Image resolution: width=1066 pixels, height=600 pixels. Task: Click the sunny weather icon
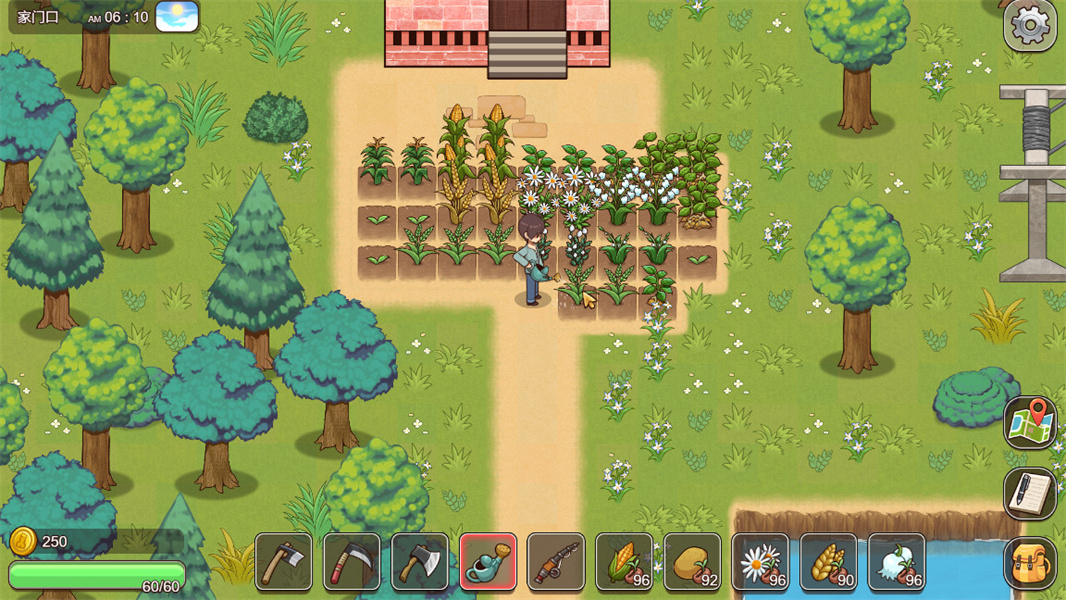[x=177, y=17]
